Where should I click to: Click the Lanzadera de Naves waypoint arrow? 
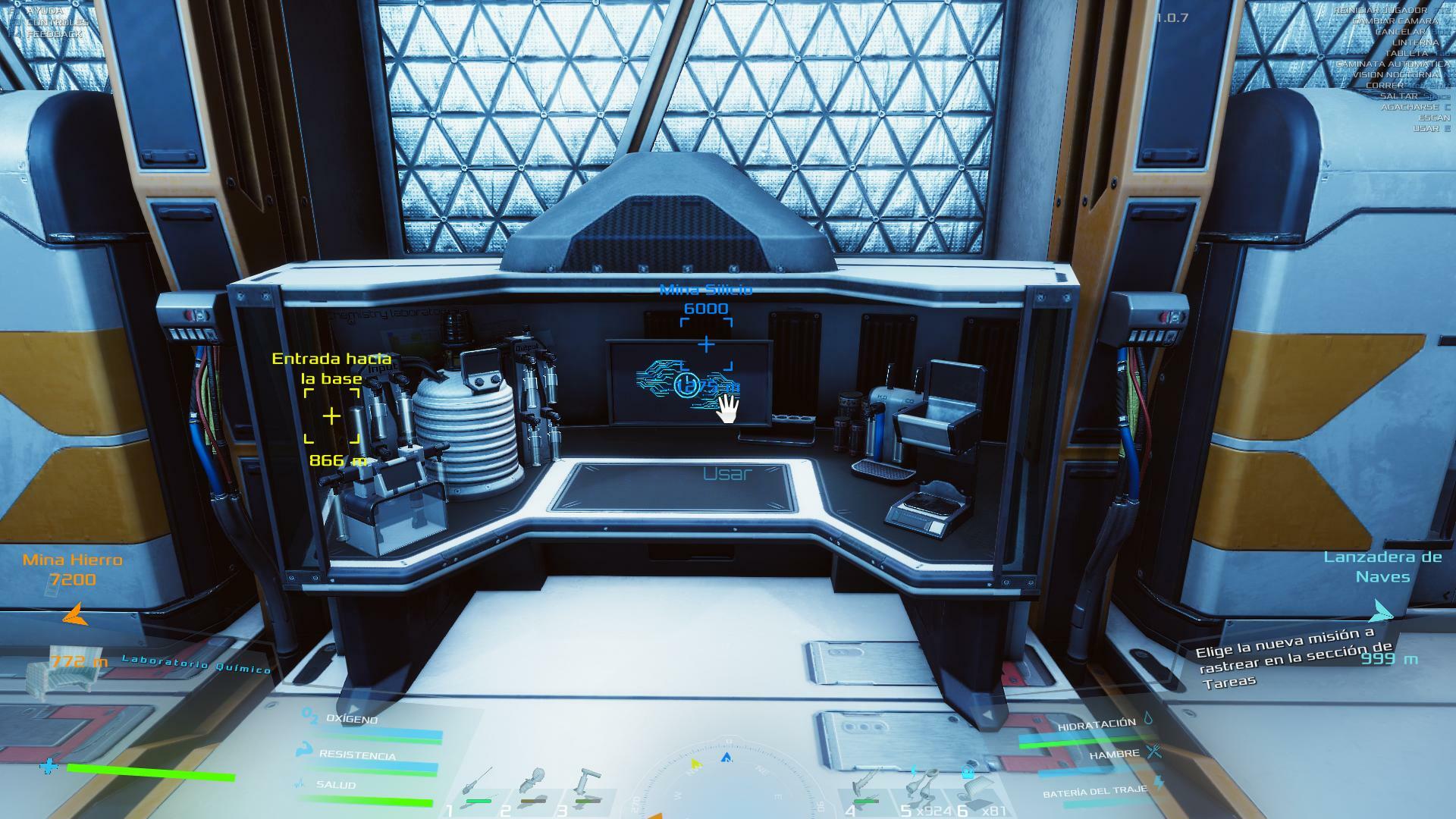pos(1382,610)
